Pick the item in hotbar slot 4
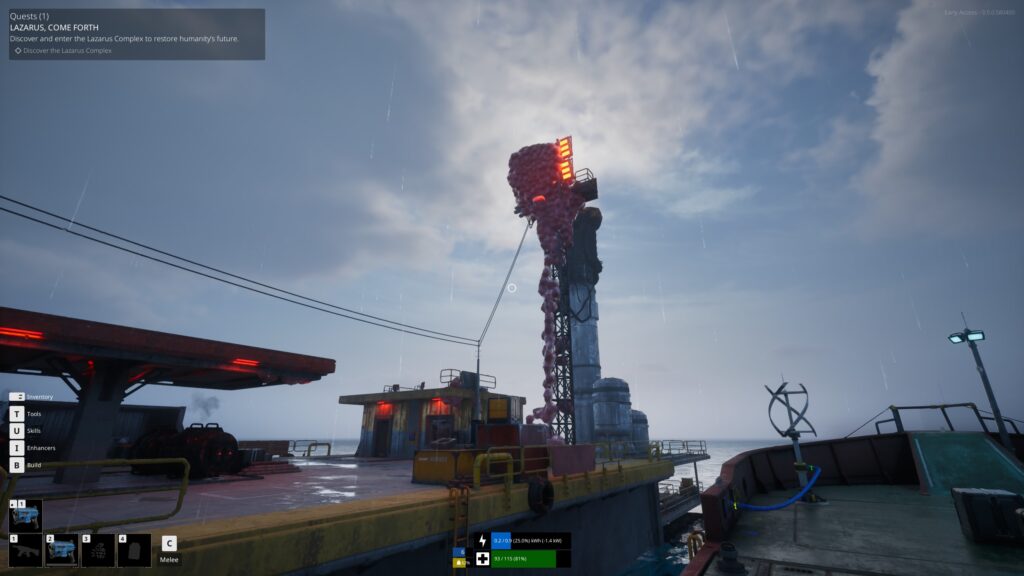Screen dimensions: 1024x576 click(134, 551)
